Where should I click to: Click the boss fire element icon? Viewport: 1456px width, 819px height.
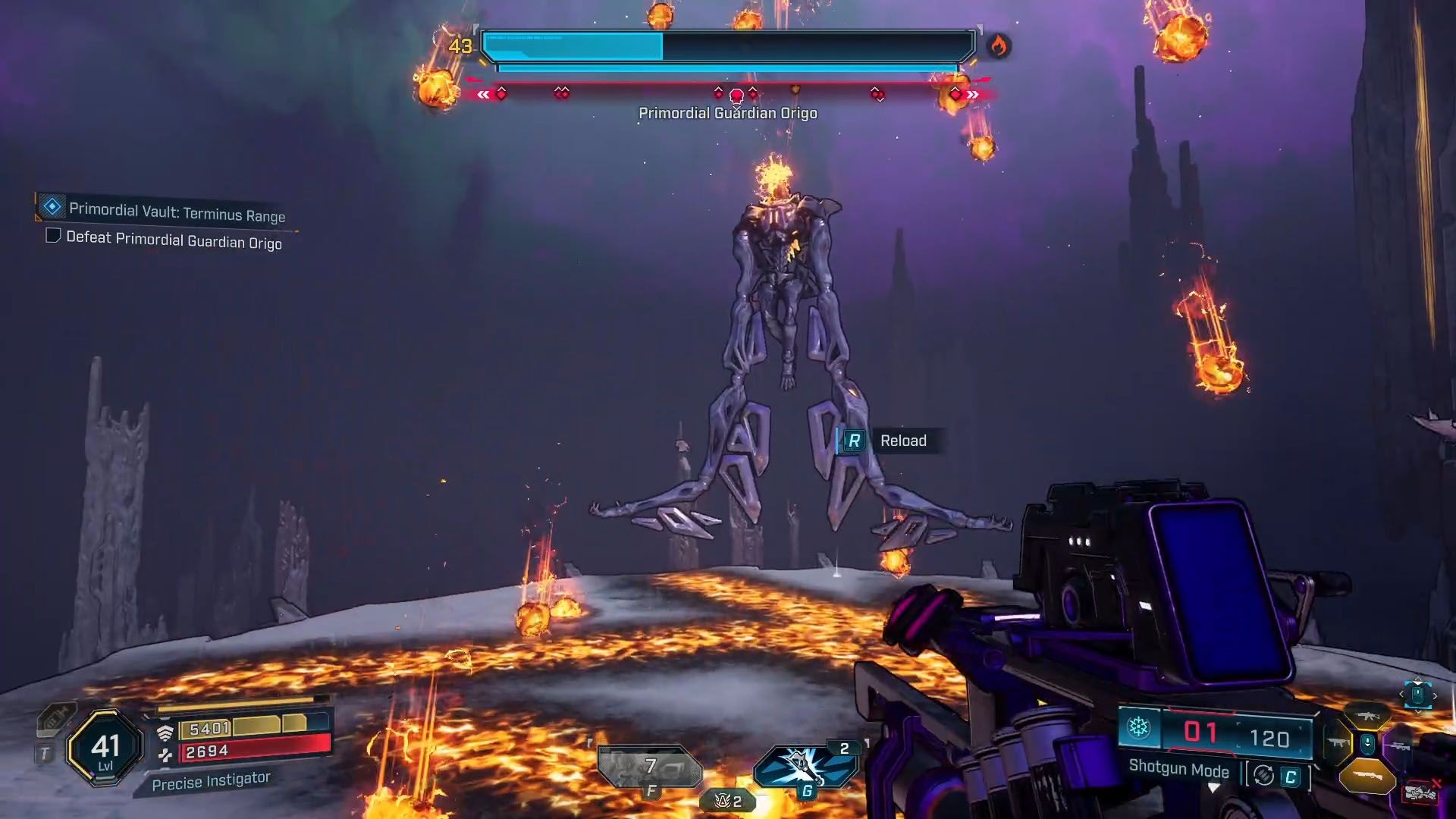tap(998, 47)
